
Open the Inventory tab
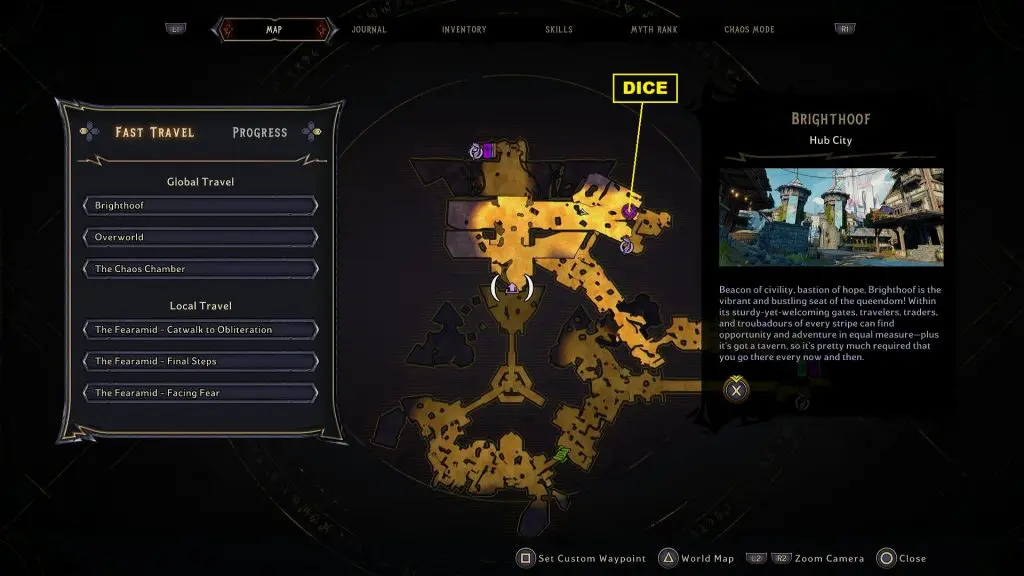(x=464, y=30)
